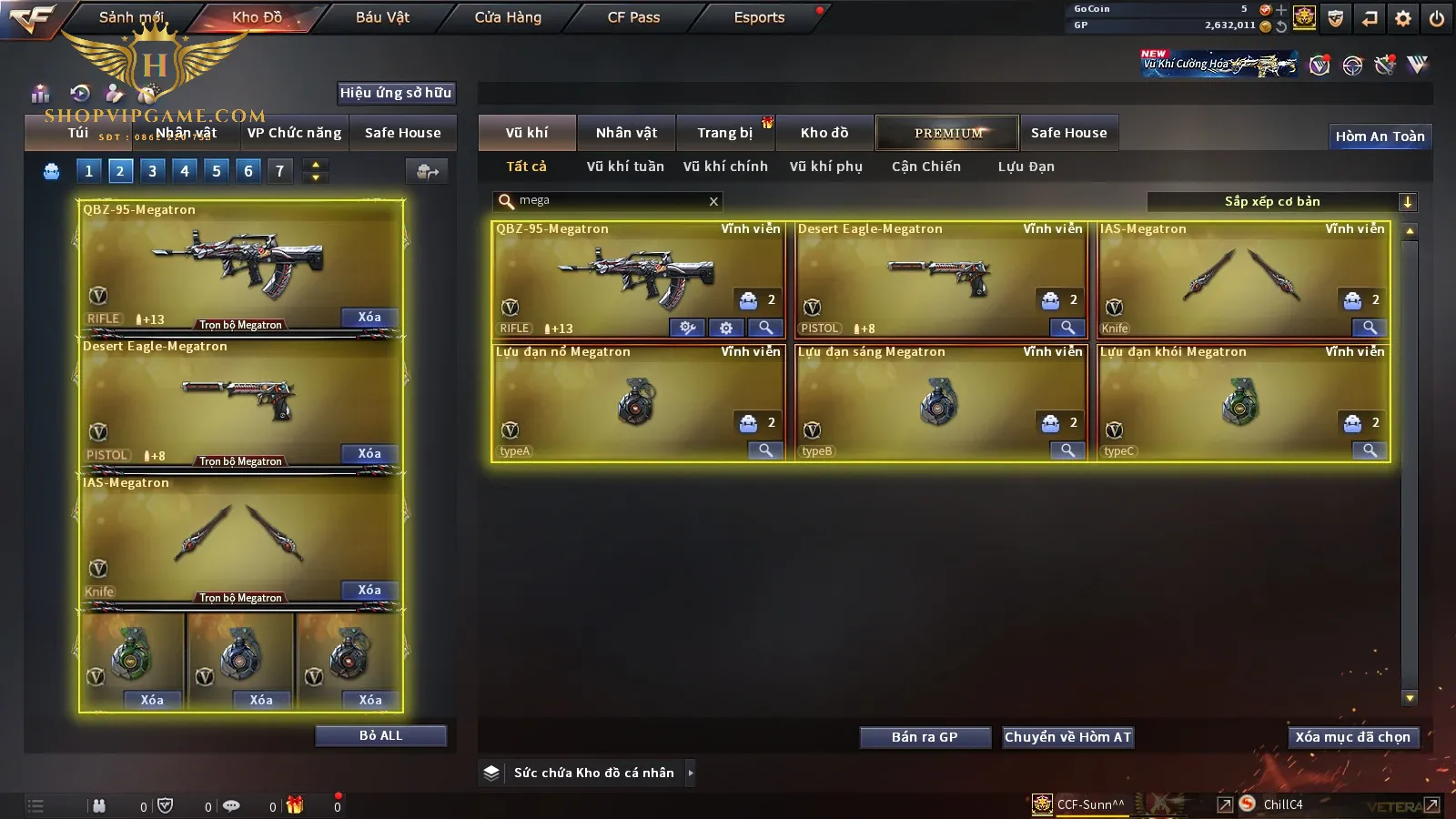This screenshot has width=1456, height=819.
Task: Select bag slot number 3
Action: [152, 171]
